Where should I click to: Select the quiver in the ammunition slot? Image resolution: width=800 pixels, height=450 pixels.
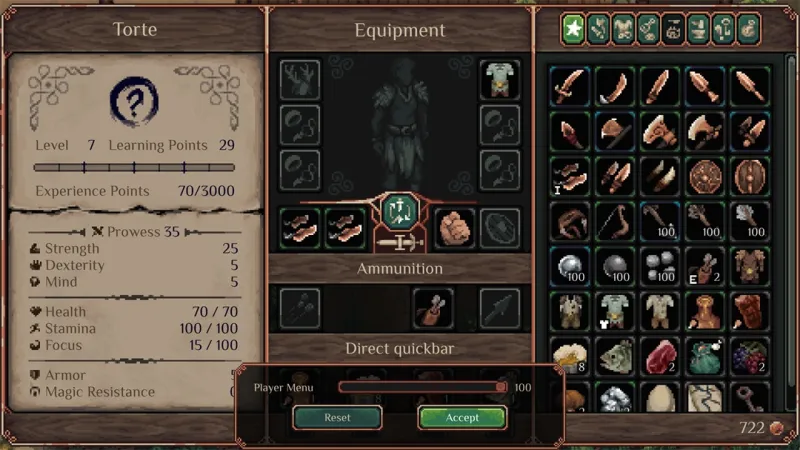tap(433, 308)
